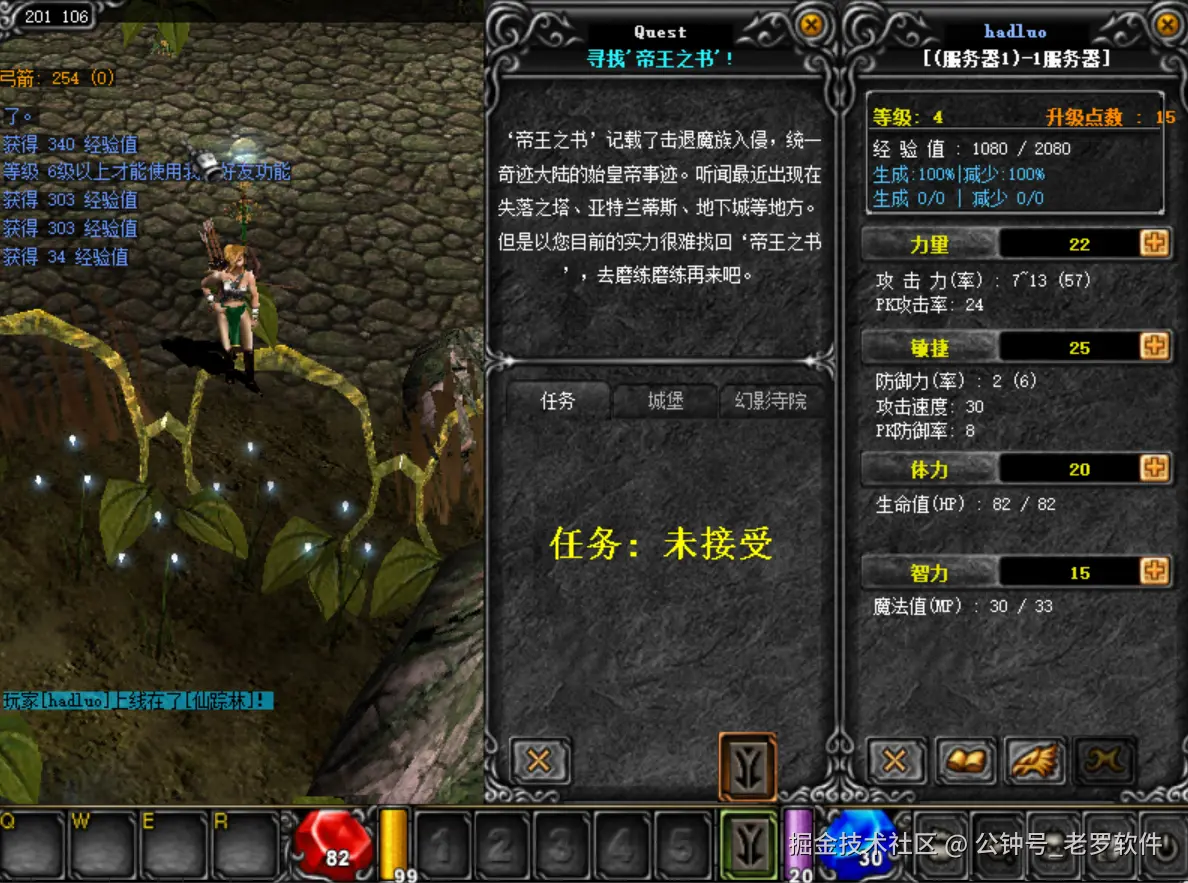The height and width of the screenshot is (883, 1188).
Task: Click the X button at character panel bottom
Action: click(895, 761)
